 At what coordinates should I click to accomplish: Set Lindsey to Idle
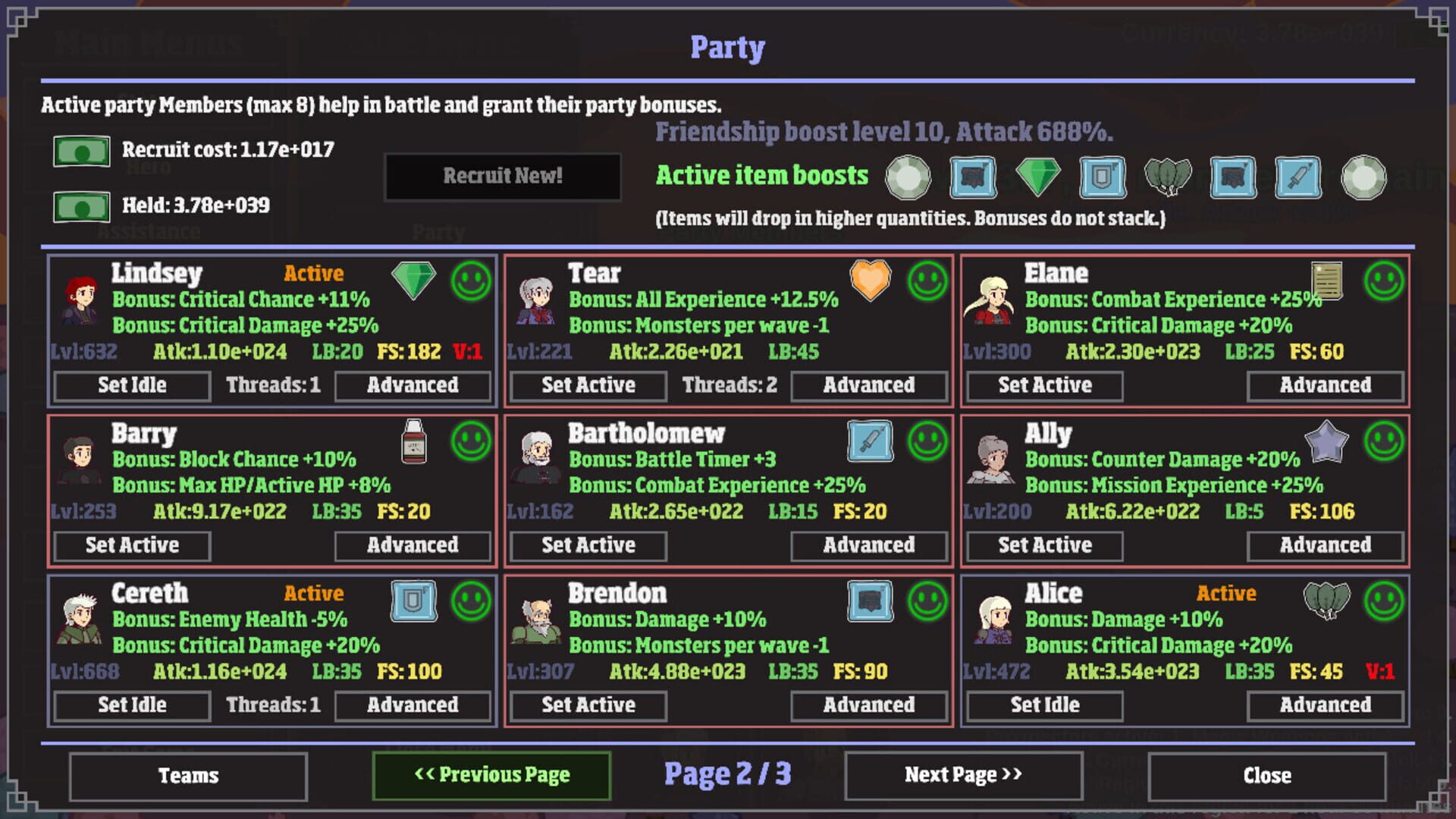click(x=130, y=385)
